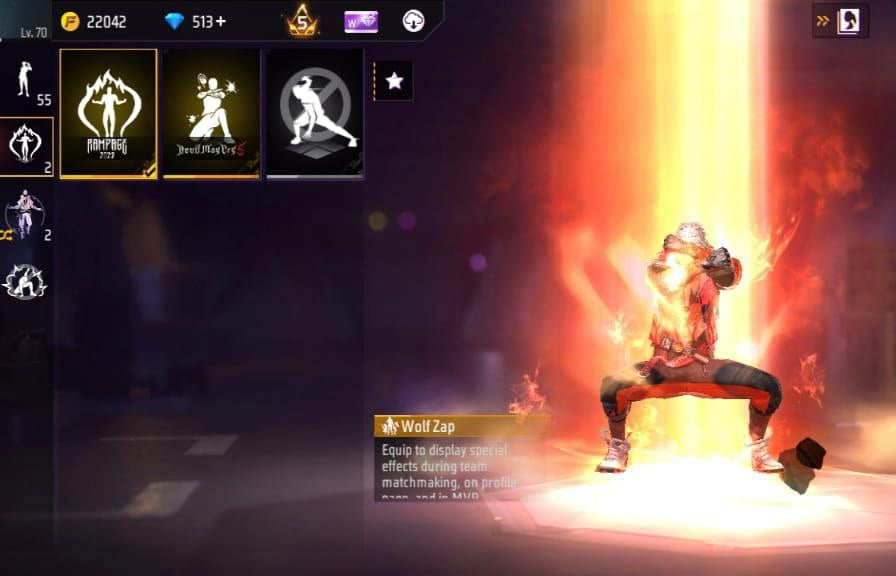Open the purple weekly membership card
This screenshot has height=576, width=896.
360,21
